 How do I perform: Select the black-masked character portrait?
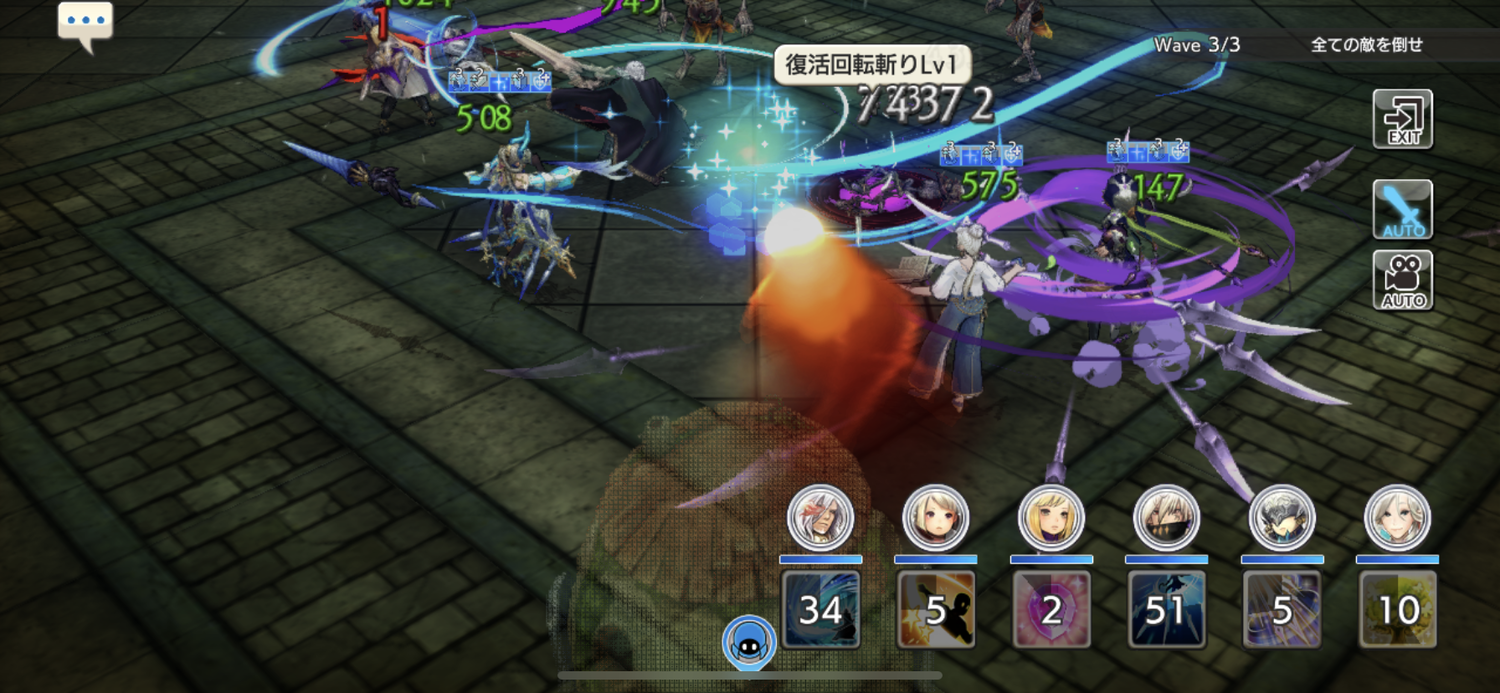pyautogui.click(x=1166, y=517)
